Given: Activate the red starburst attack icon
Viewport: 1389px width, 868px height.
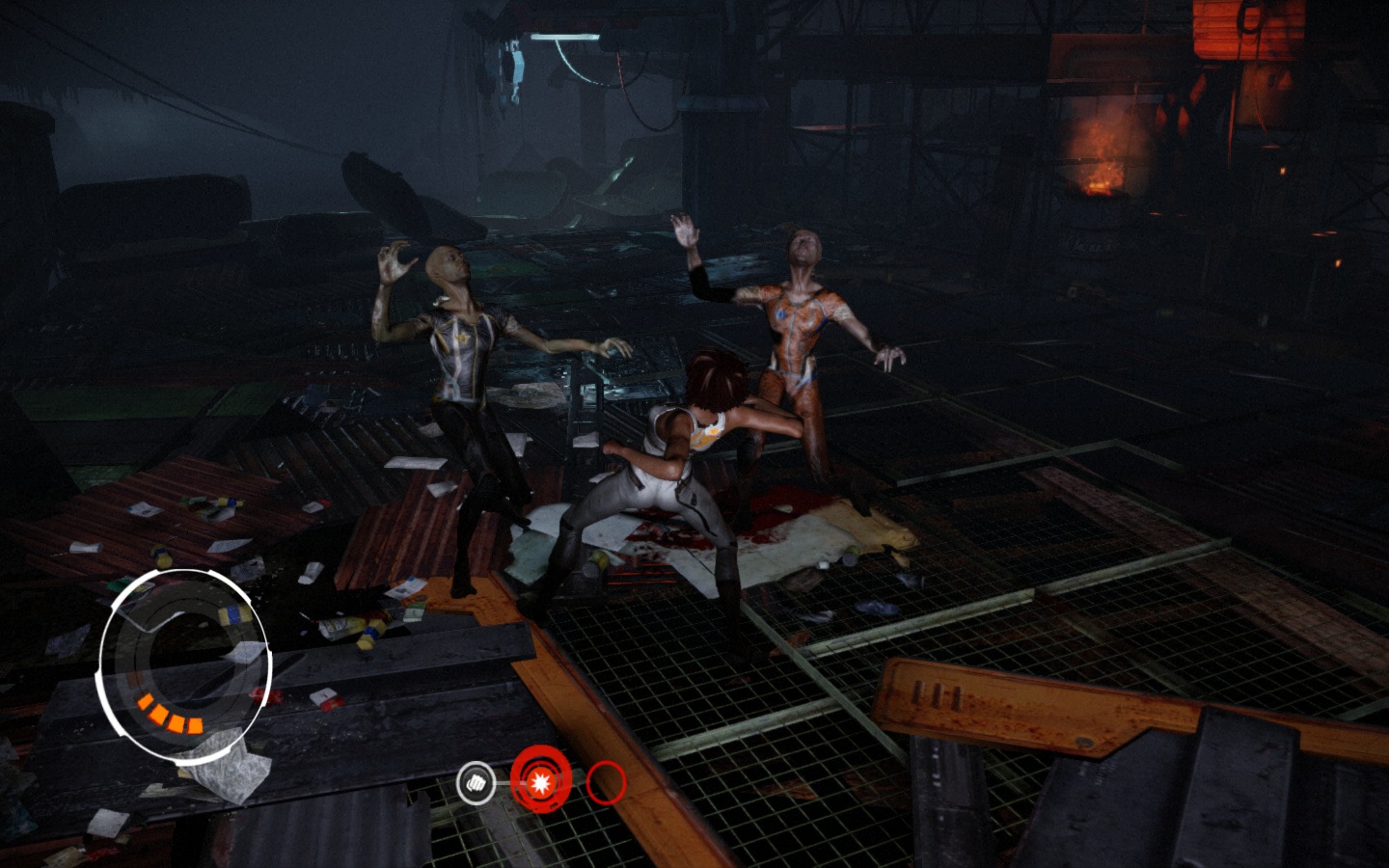Looking at the screenshot, I should pos(540,782).
